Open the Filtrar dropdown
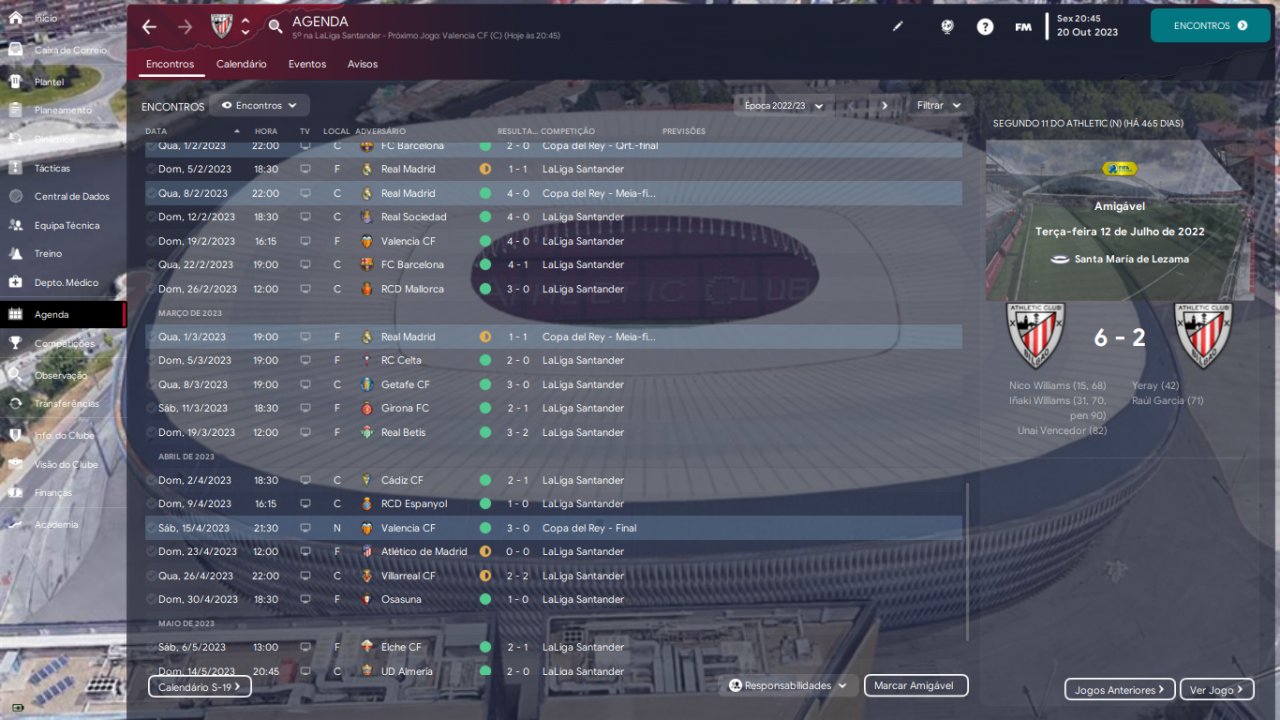Image resolution: width=1280 pixels, height=720 pixels. (x=939, y=105)
